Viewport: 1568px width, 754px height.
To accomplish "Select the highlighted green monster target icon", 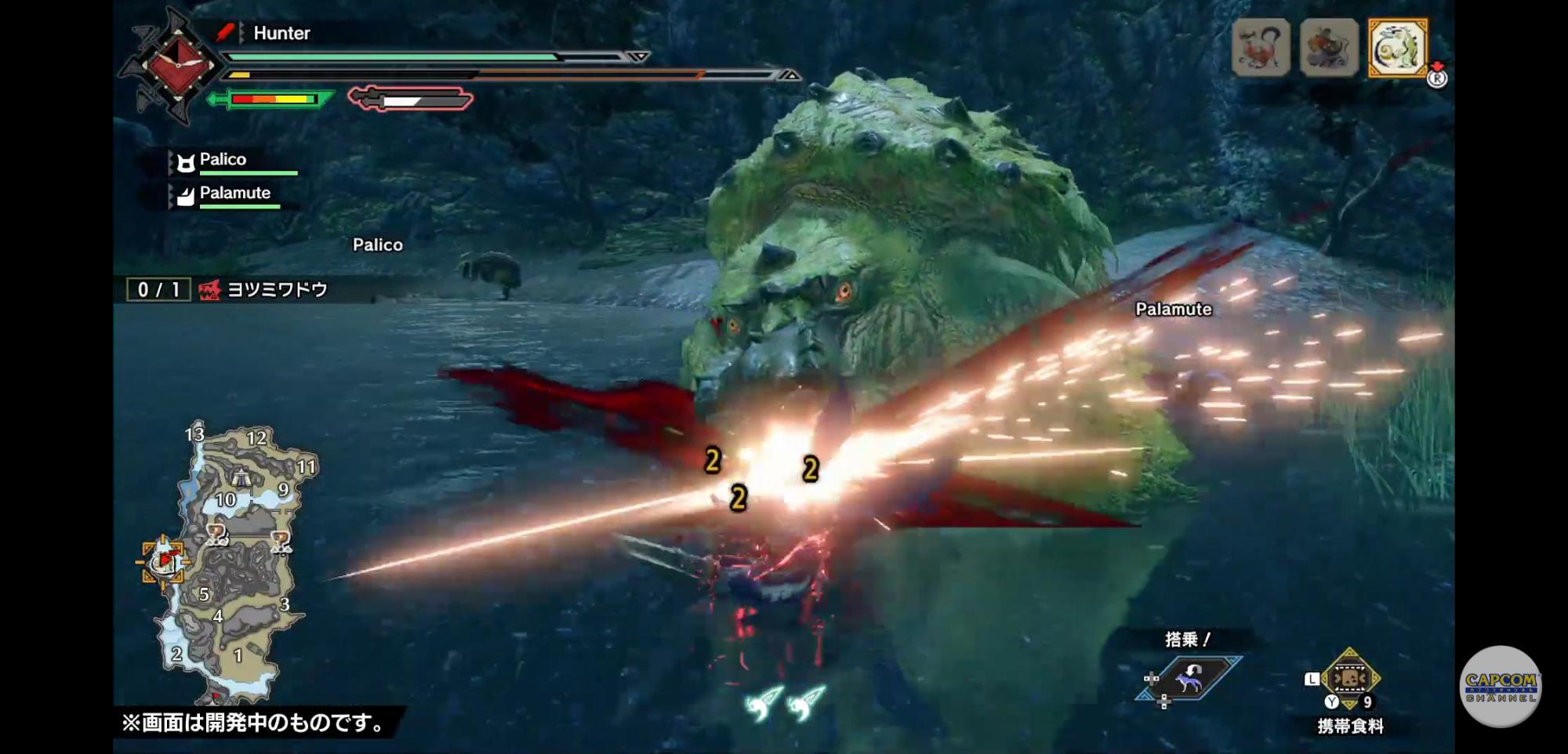I will (1398, 48).
